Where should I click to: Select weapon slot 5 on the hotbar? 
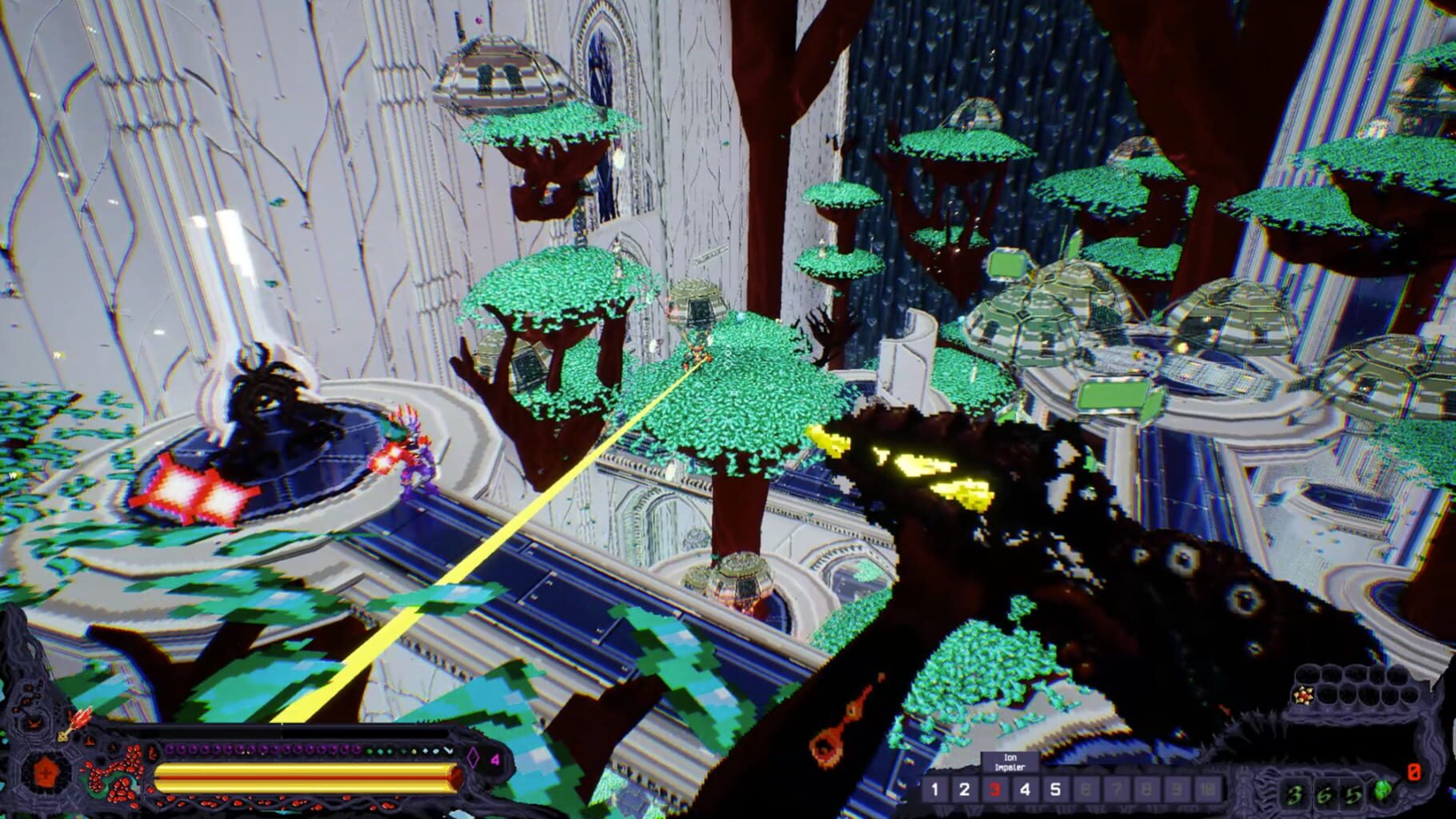coord(1054,789)
